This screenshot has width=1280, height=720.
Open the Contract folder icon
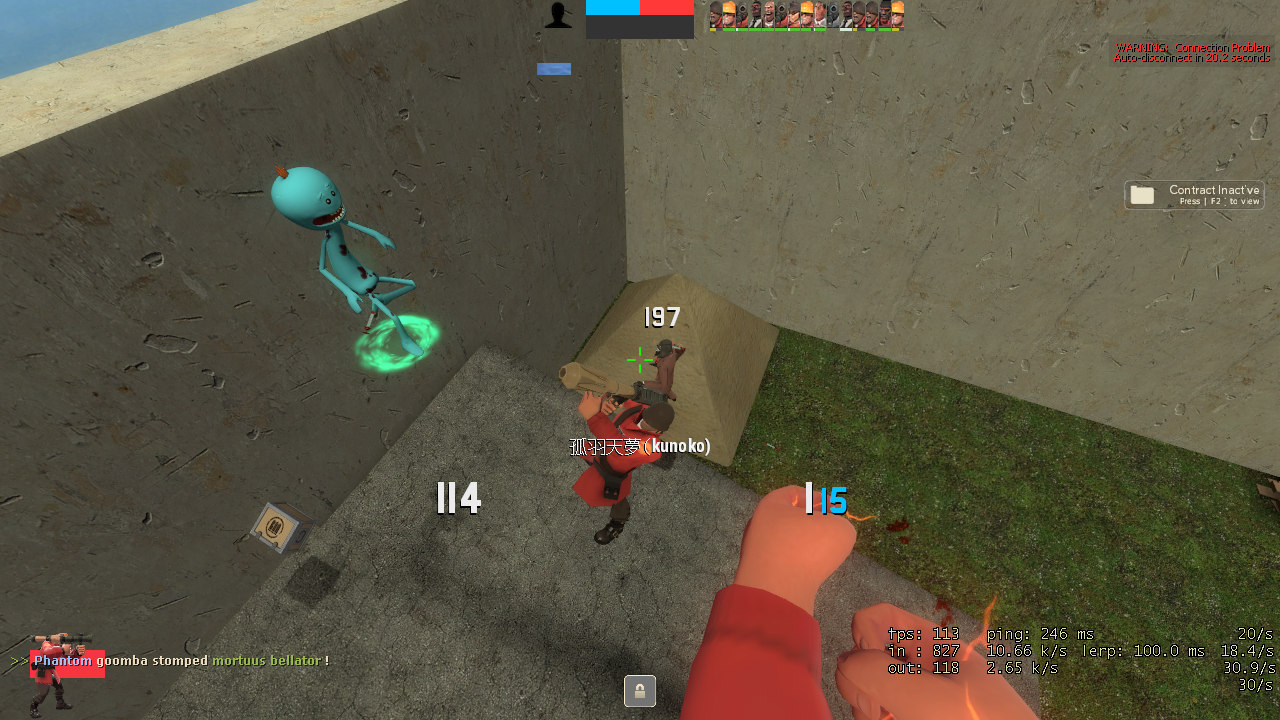(1142, 194)
